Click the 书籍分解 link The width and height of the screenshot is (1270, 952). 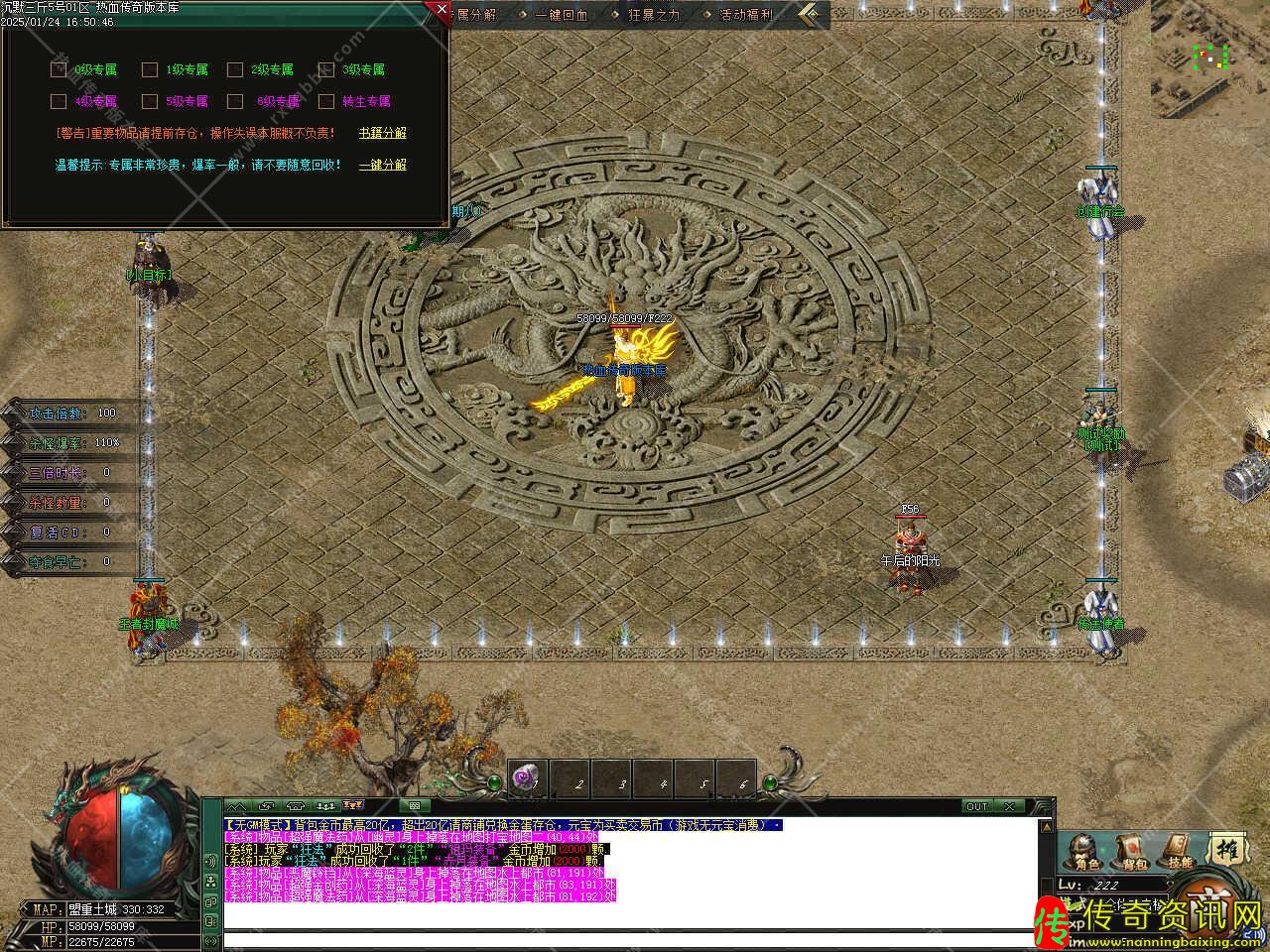[x=382, y=133]
